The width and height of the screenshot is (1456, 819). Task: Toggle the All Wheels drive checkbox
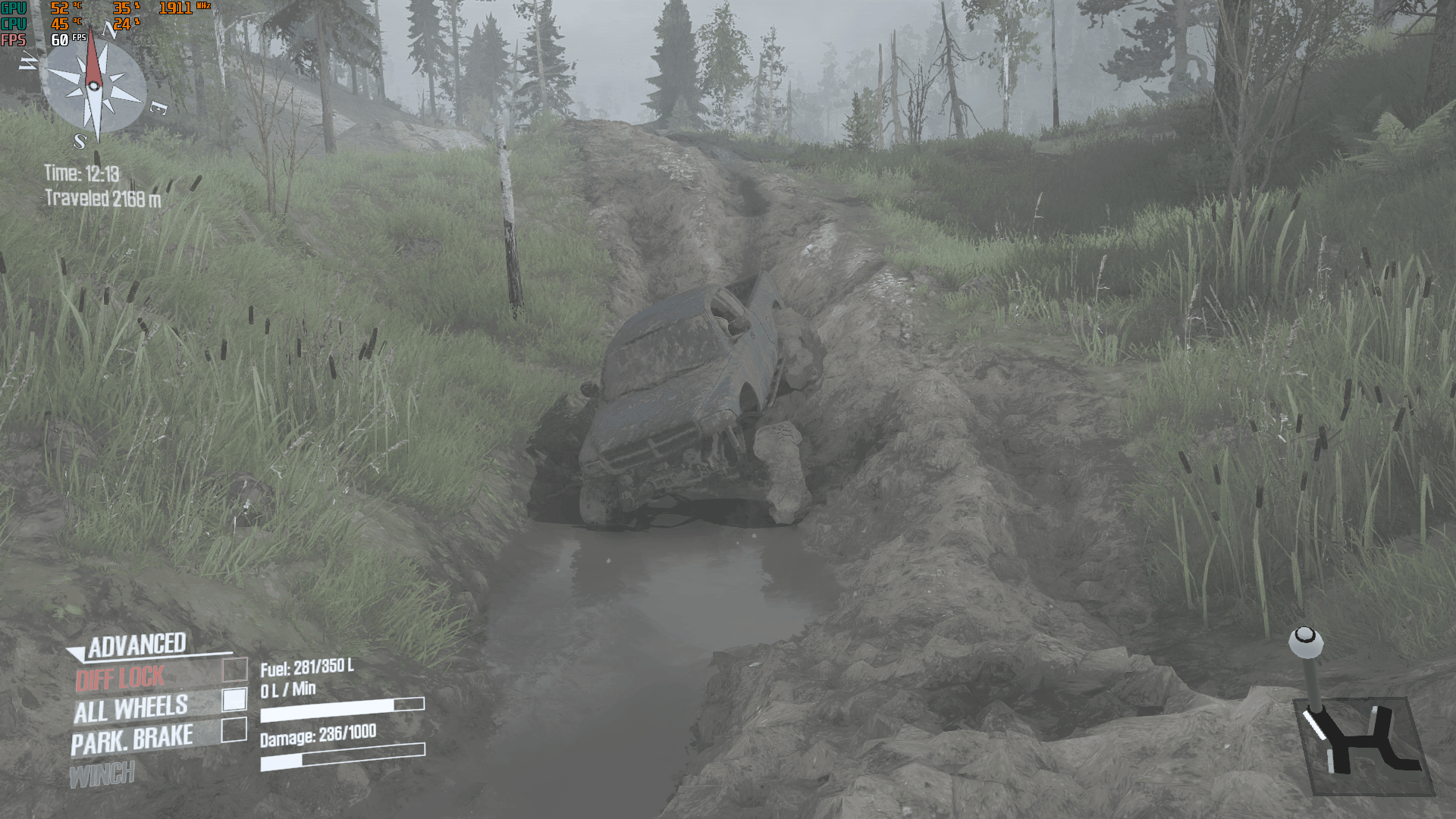tap(234, 700)
